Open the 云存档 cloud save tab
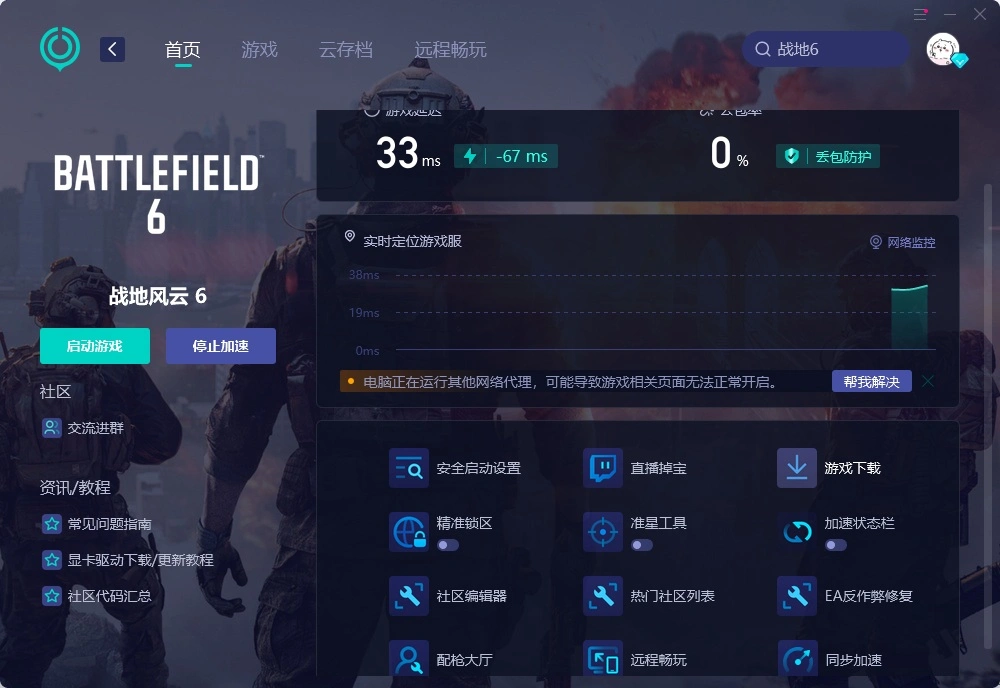 coord(345,49)
